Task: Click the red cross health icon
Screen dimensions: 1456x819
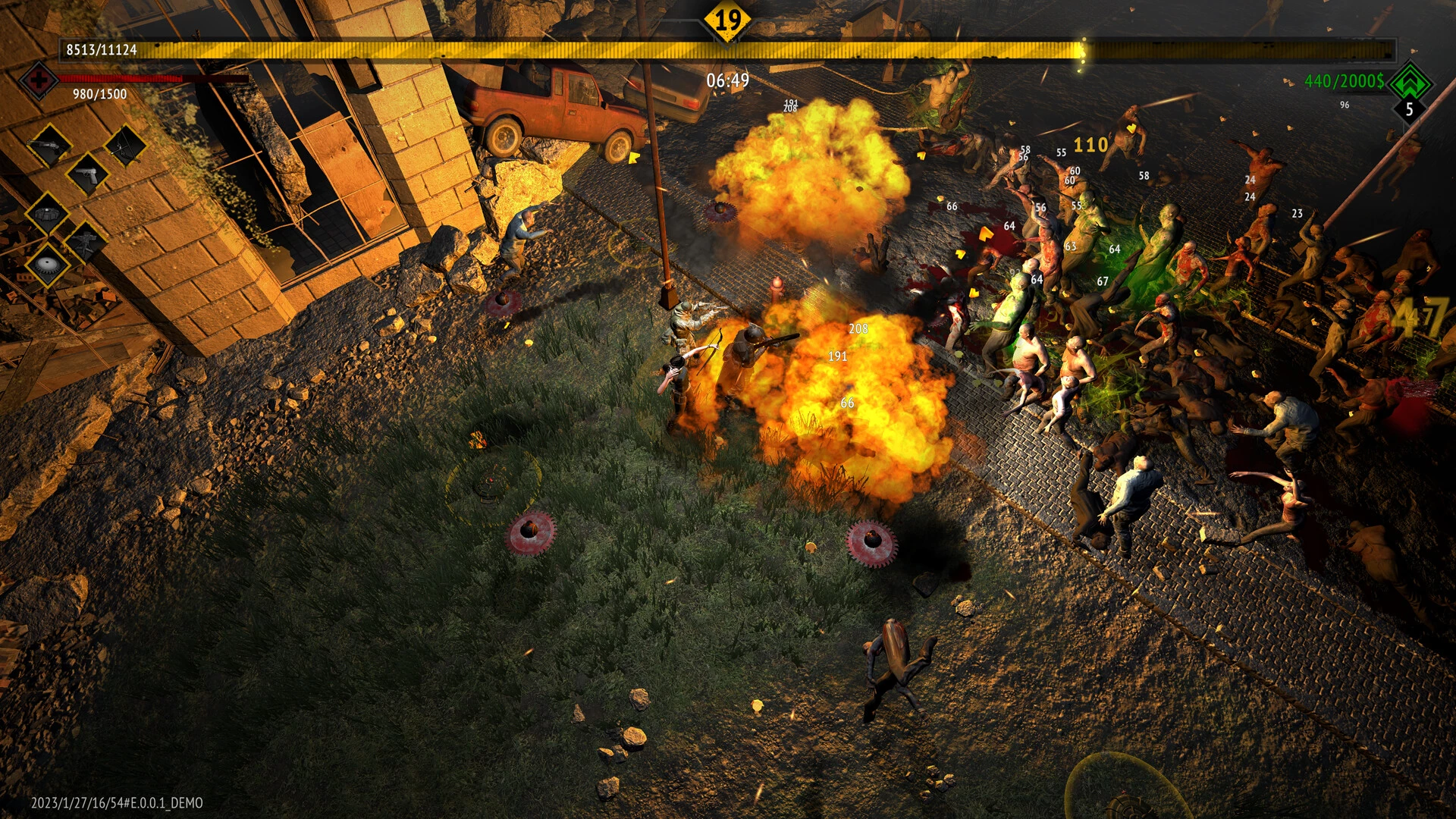Action: click(x=38, y=79)
